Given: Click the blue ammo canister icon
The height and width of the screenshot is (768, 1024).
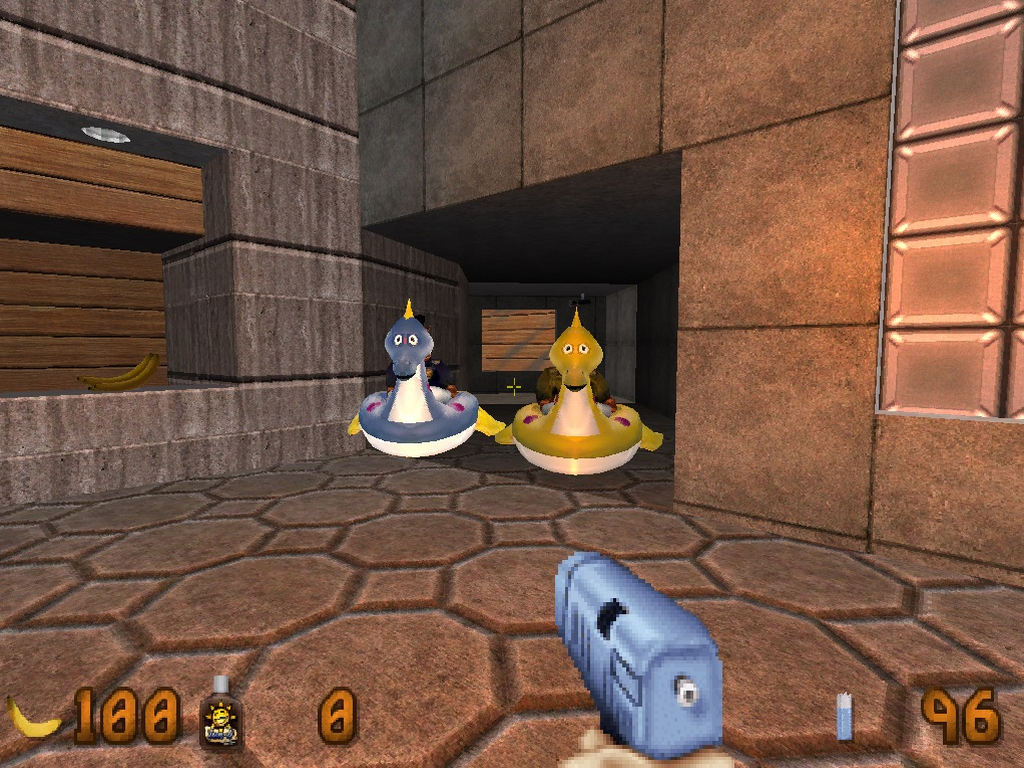Looking at the screenshot, I should pos(845,717).
